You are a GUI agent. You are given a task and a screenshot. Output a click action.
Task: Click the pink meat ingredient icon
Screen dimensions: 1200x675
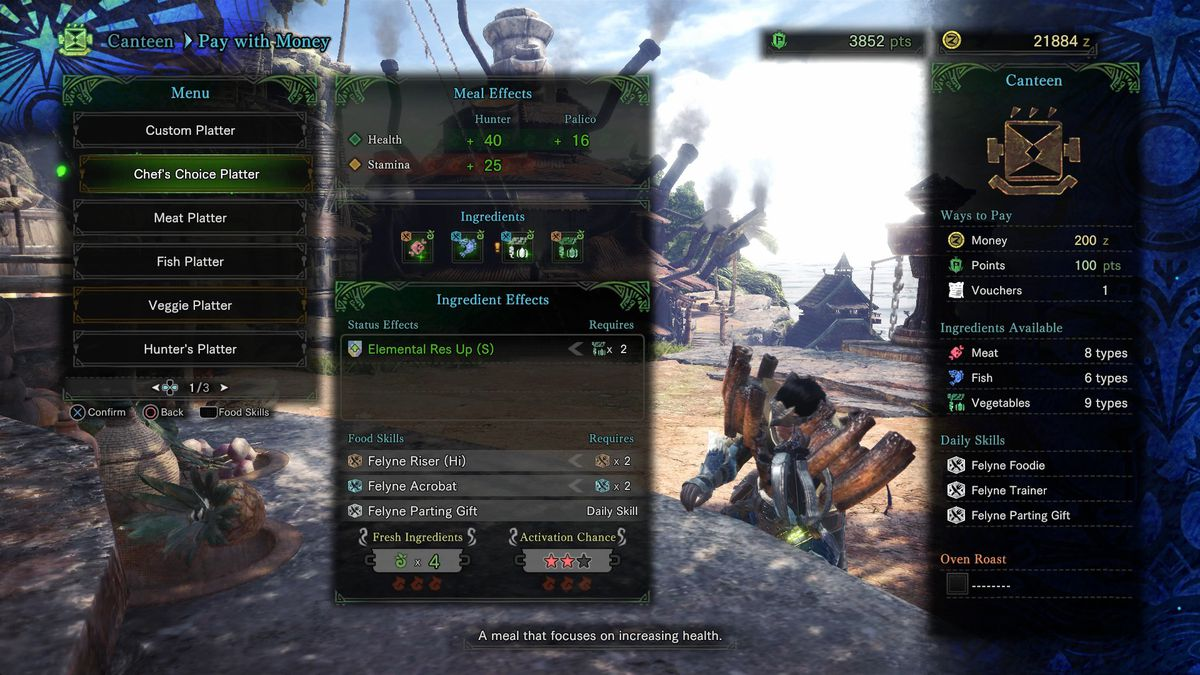coord(417,247)
